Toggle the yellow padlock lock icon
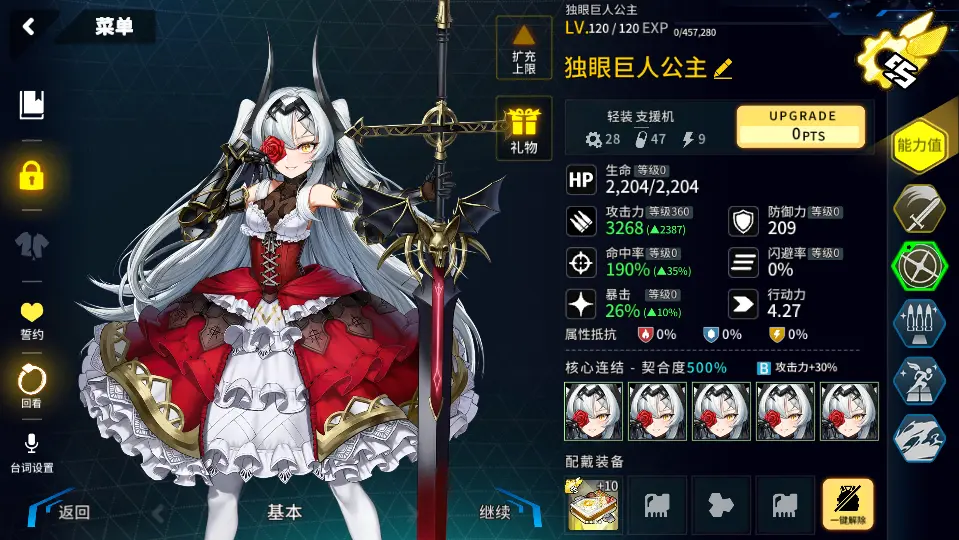Screen dimensions: 959x540 (32, 177)
